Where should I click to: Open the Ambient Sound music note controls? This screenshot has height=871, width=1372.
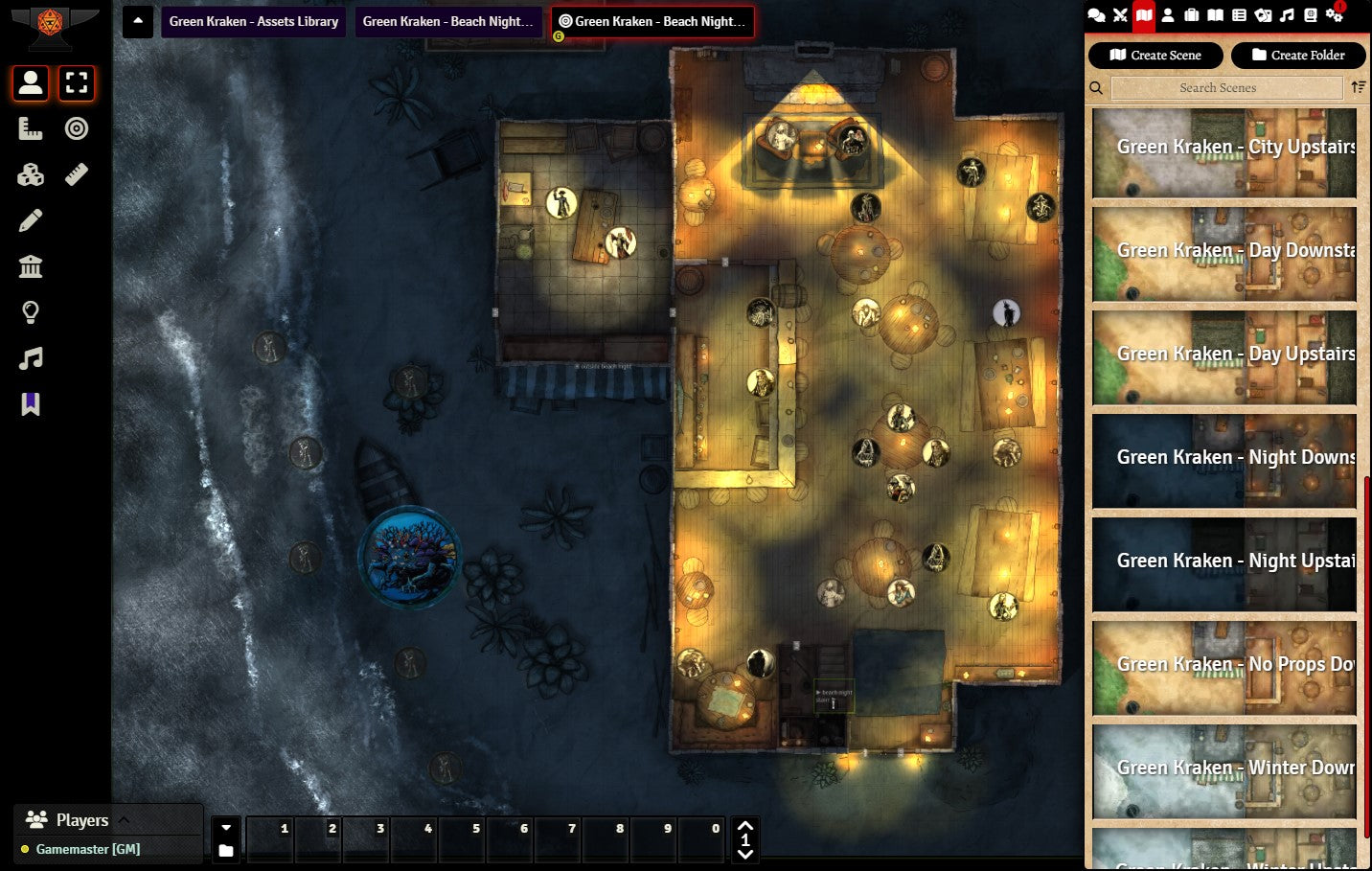(31, 358)
